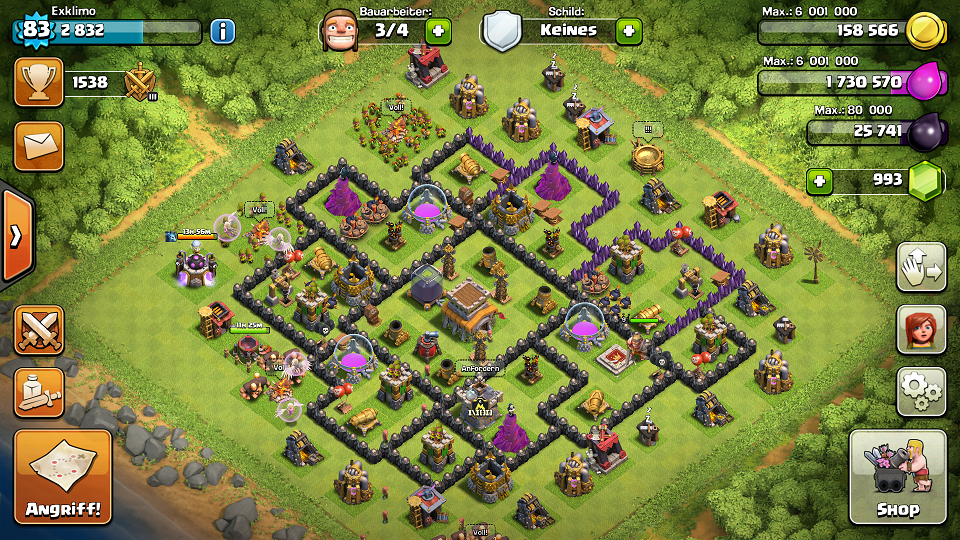Open the envelope messages button

(x=38, y=146)
